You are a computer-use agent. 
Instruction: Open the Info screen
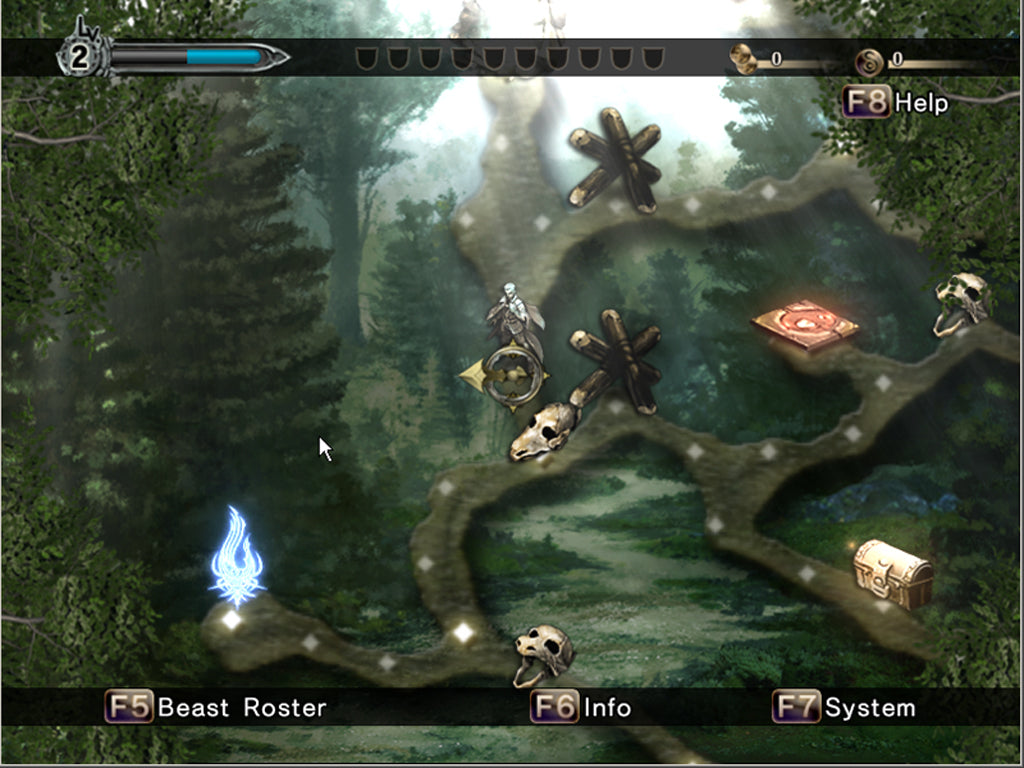pos(582,708)
